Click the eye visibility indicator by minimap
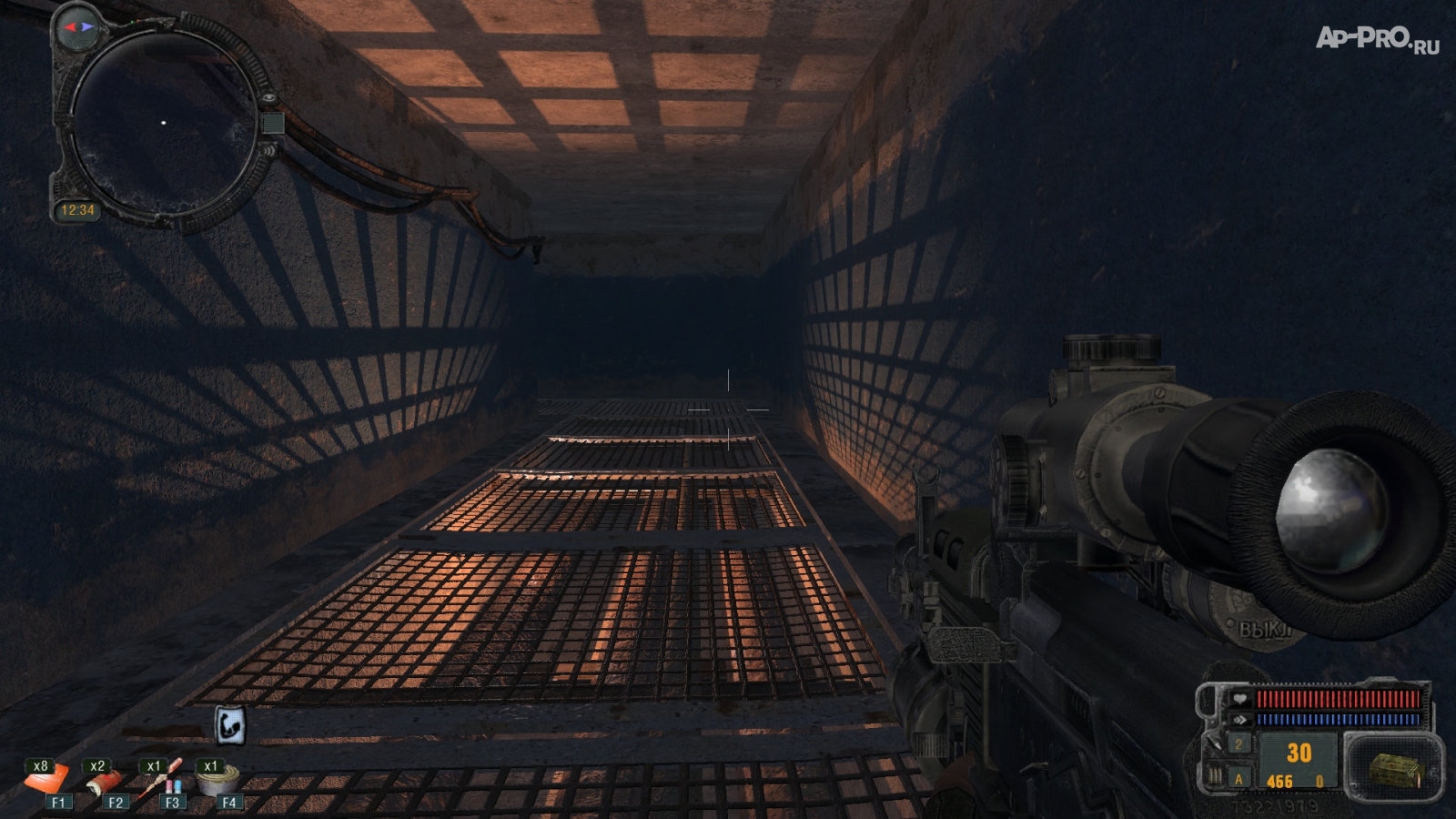 pyautogui.click(x=269, y=98)
